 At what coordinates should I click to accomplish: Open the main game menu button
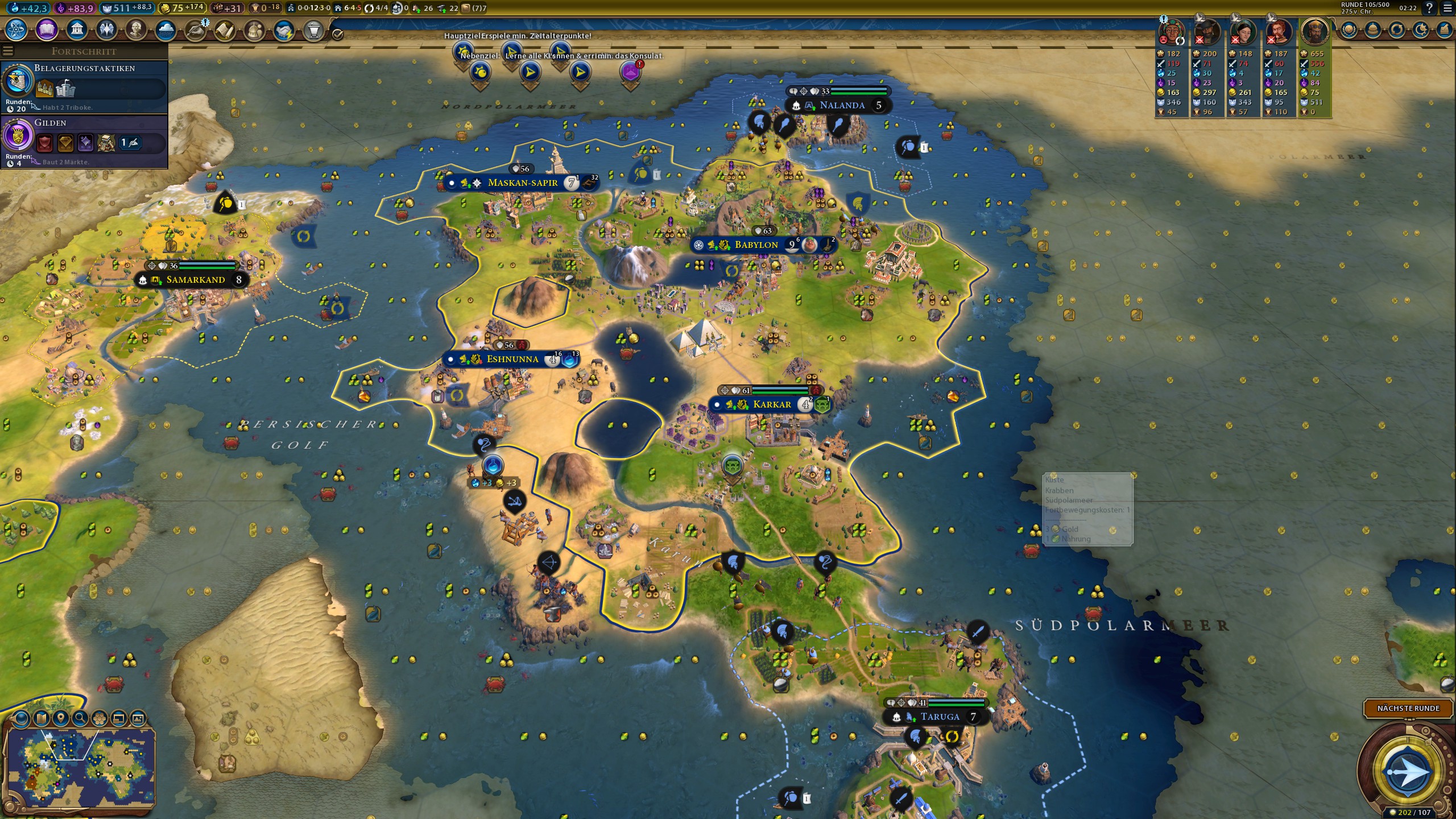pos(1447,8)
